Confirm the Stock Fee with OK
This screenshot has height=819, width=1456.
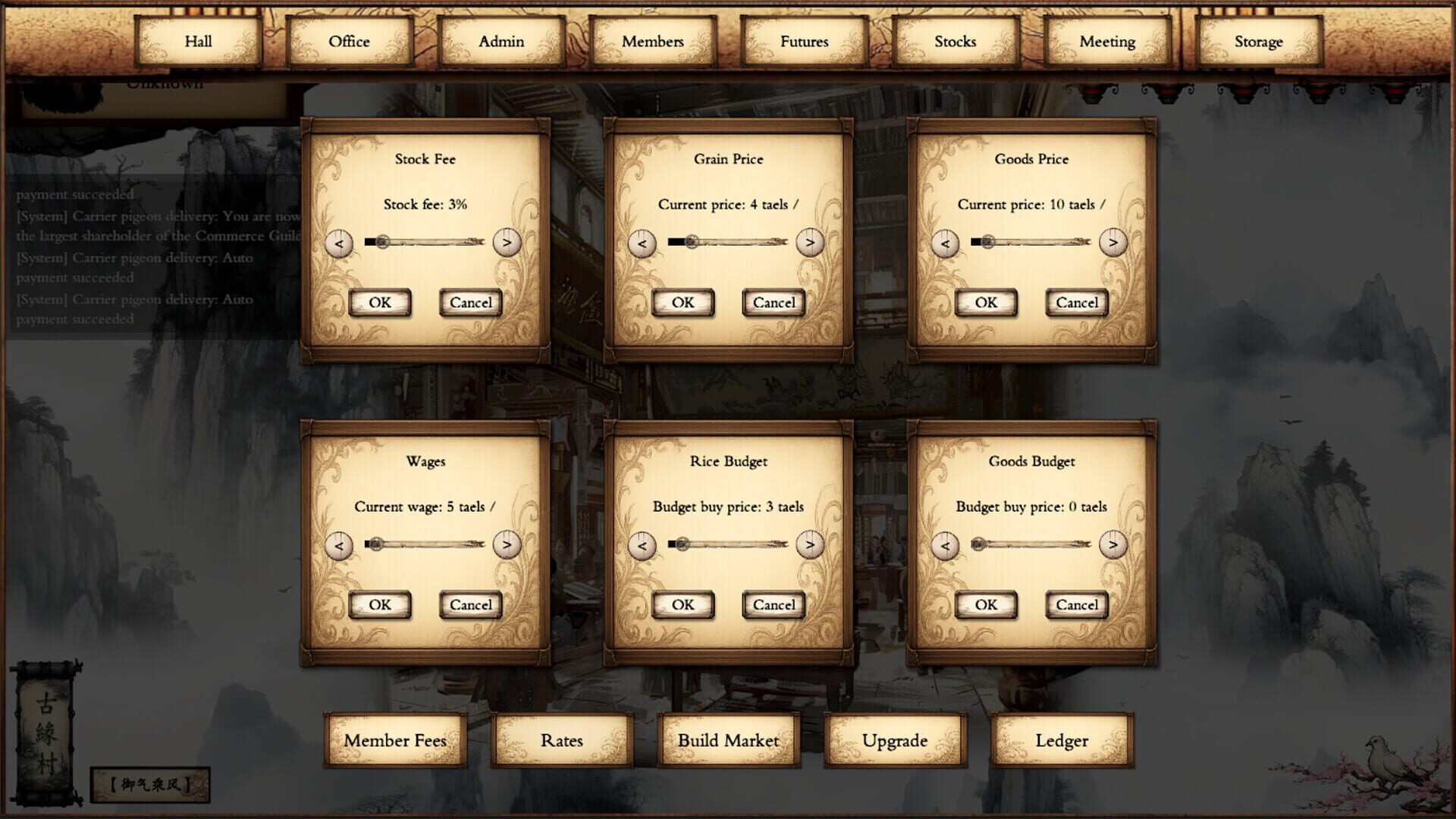379,302
